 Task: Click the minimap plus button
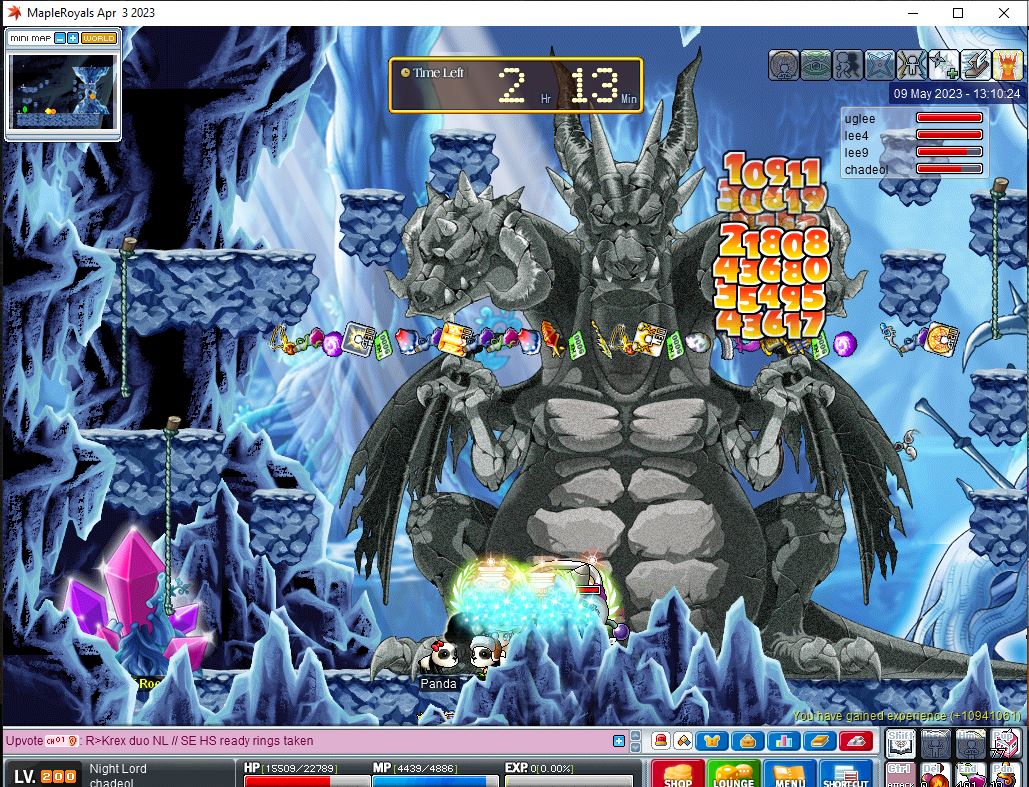73,38
